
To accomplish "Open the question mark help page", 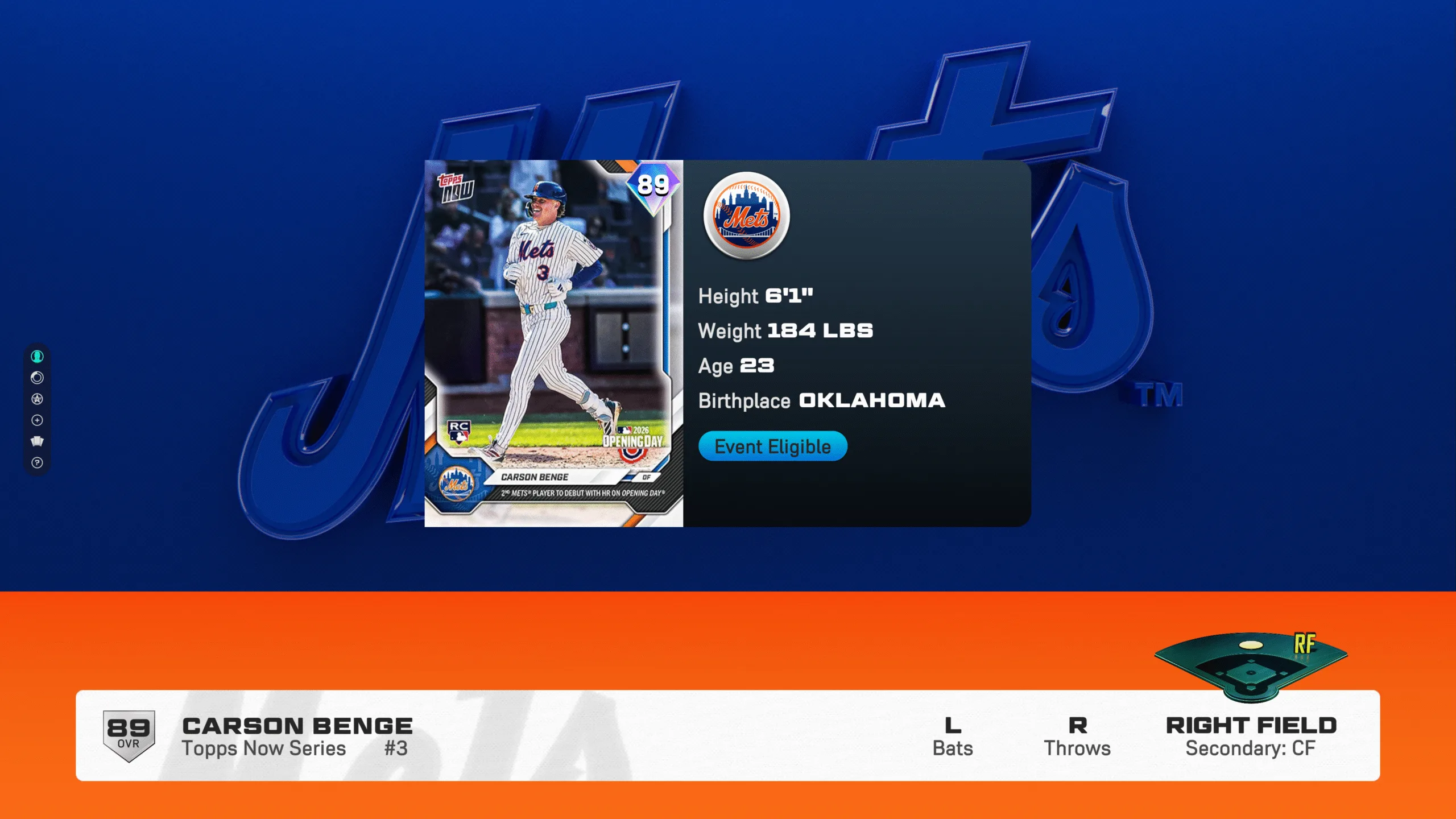I will pos(37,463).
